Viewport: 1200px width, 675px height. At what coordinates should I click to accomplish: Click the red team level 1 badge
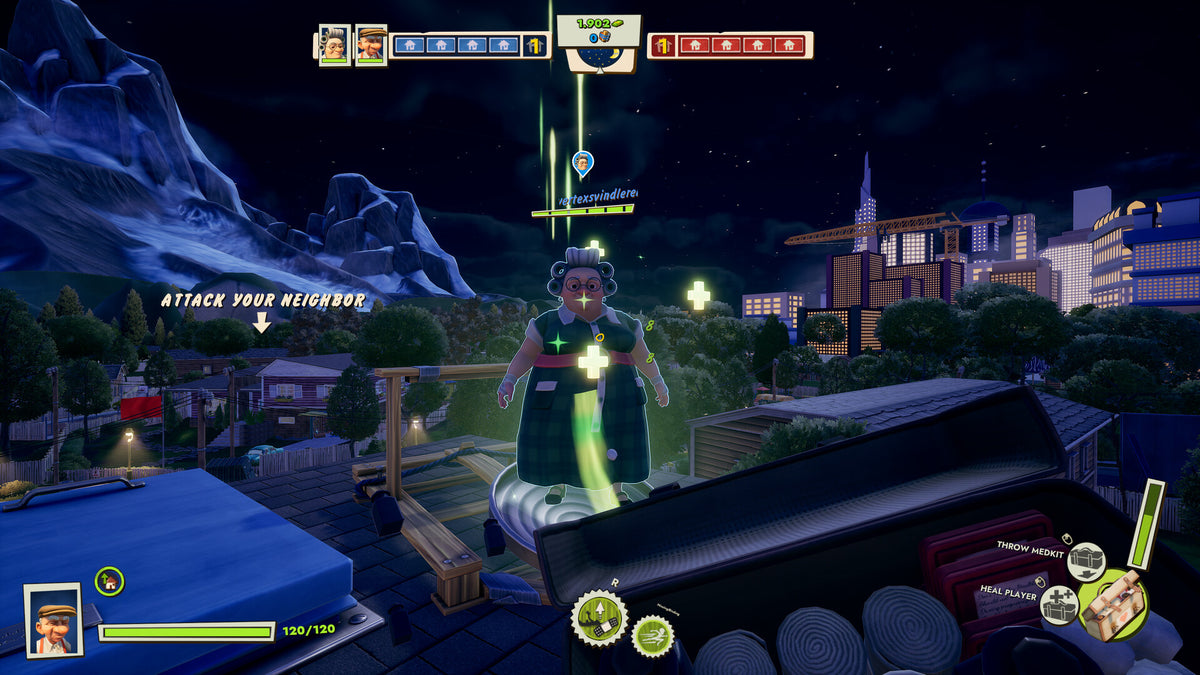(x=662, y=45)
